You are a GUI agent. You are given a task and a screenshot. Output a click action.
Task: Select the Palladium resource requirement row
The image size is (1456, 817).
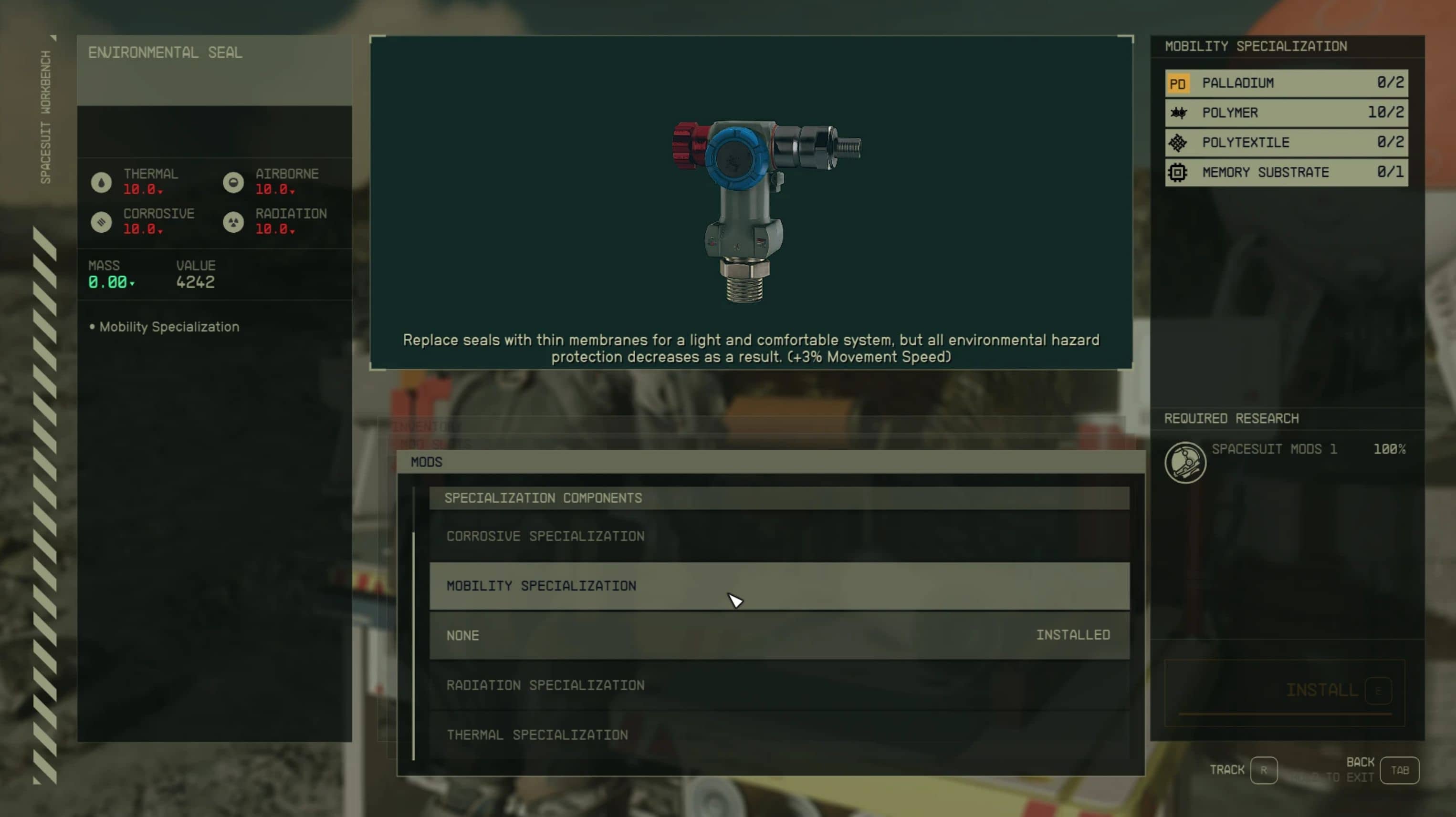click(x=1286, y=83)
